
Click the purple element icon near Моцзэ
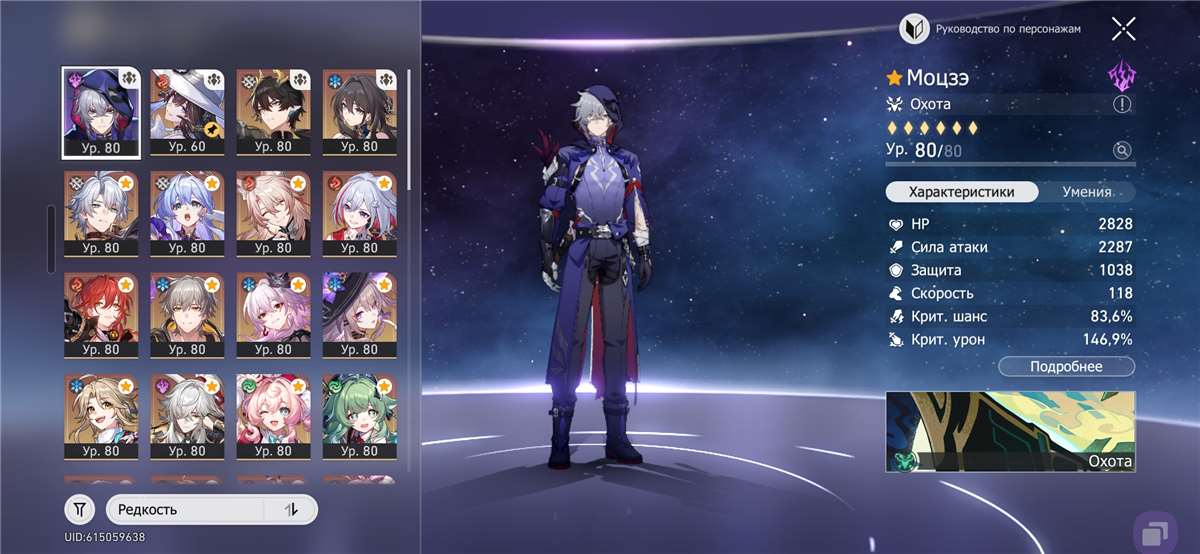(x=1122, y=77)
